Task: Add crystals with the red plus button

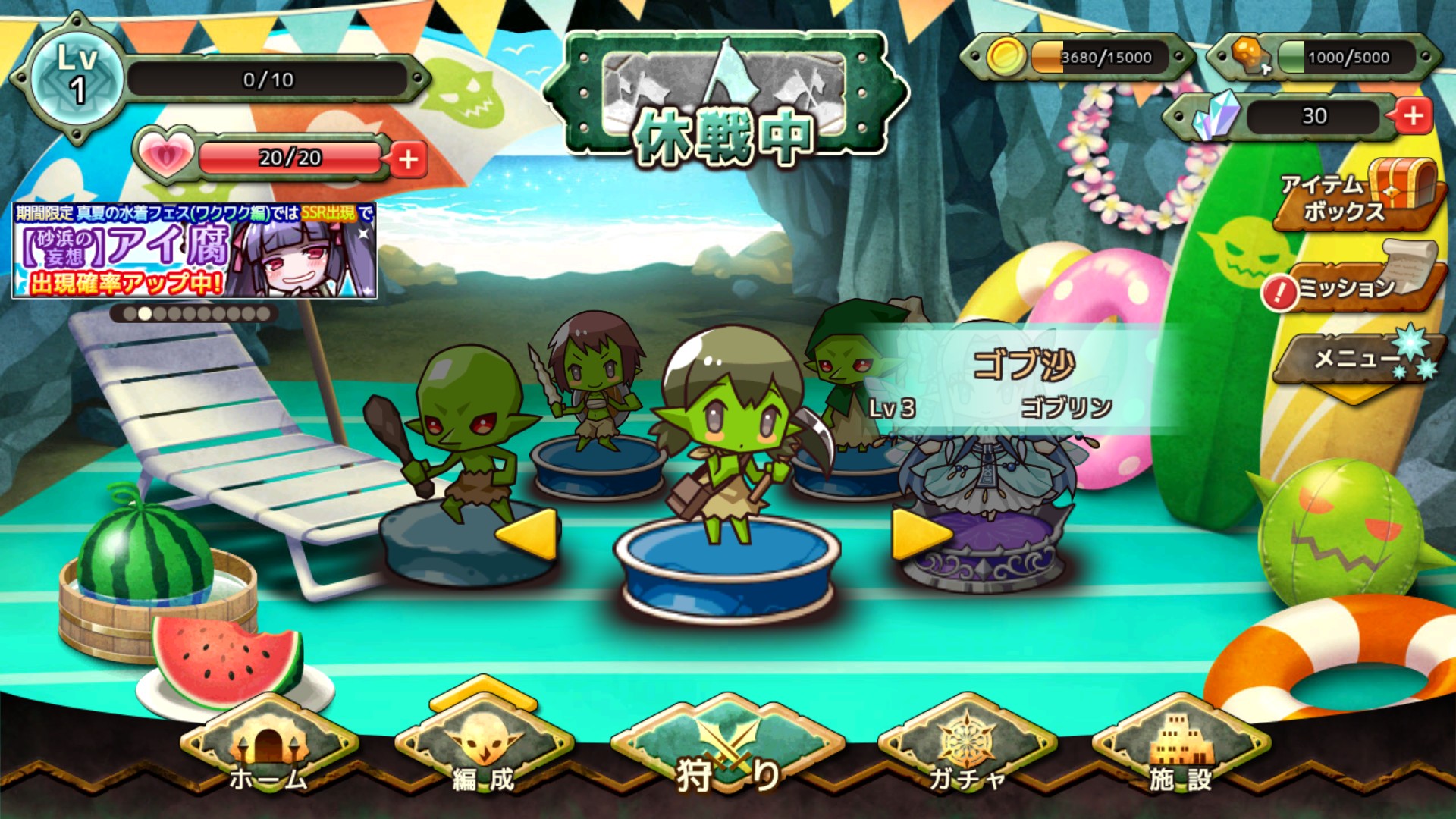Action: click(x=1413, y=116)
